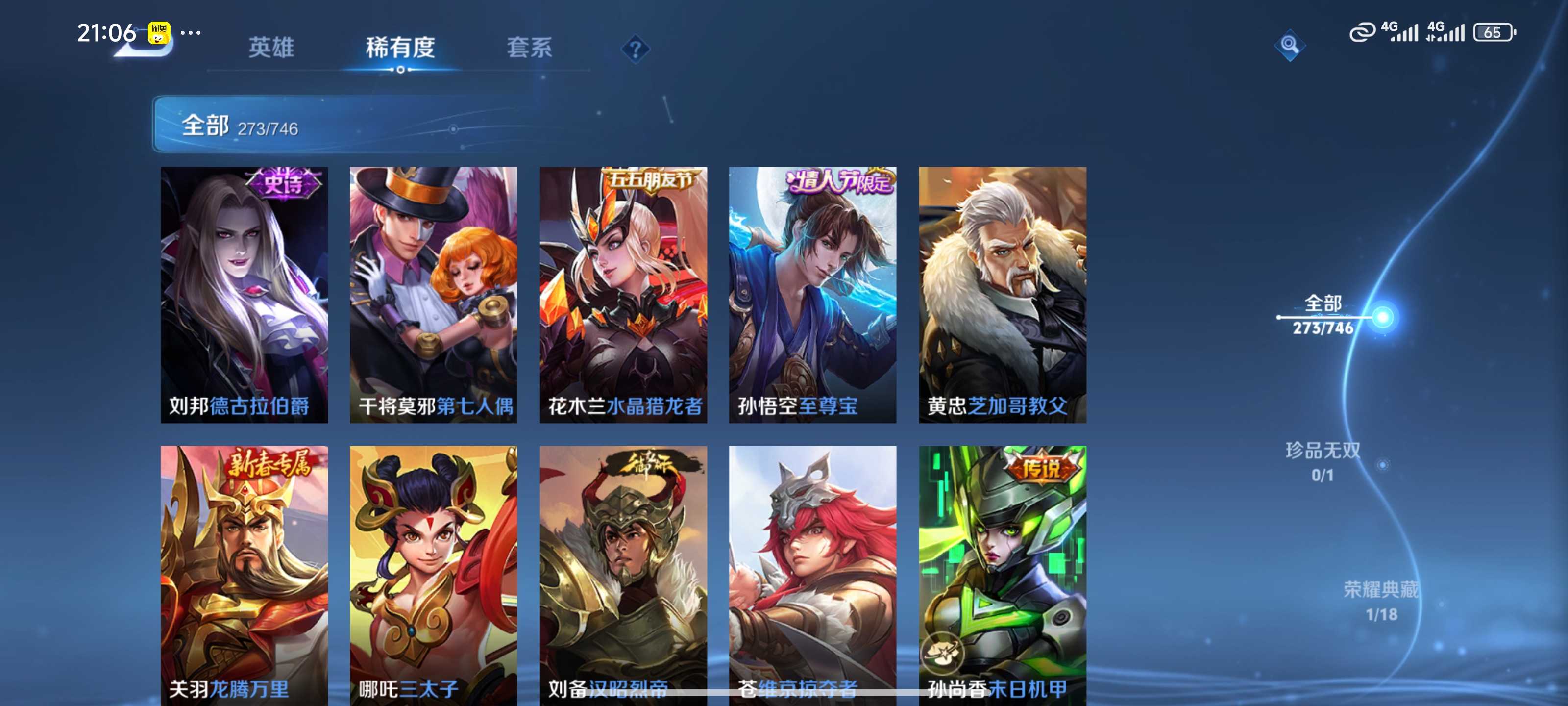Filter by 珍品无双 rarity
Screen dimensions: 1568x706
click(x=1323, y=462)
